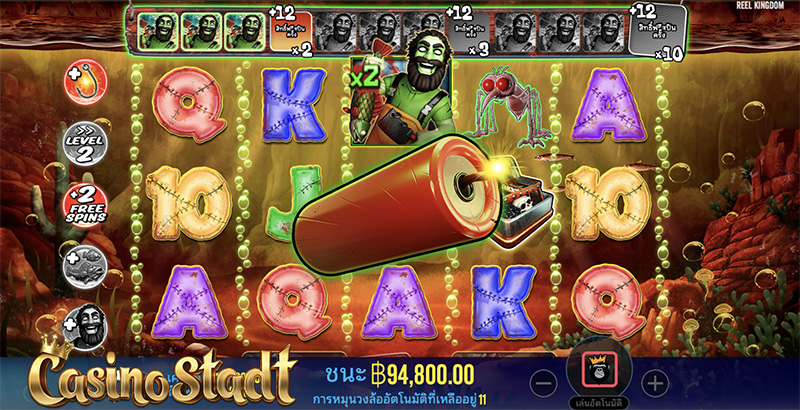Select the fishing hook modifier icon
This screenshot has width=800, height=410.
(84, 81)
